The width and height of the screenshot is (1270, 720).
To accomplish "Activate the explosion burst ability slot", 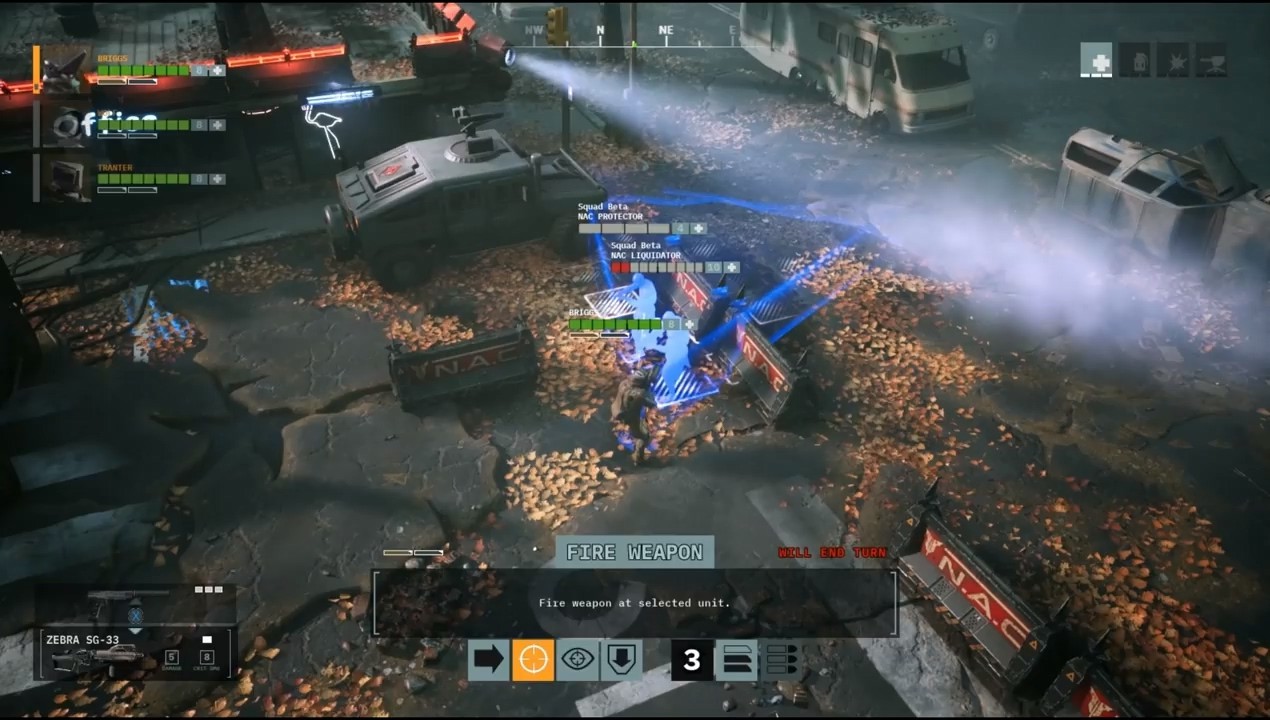I will (x=1173, y=60).
